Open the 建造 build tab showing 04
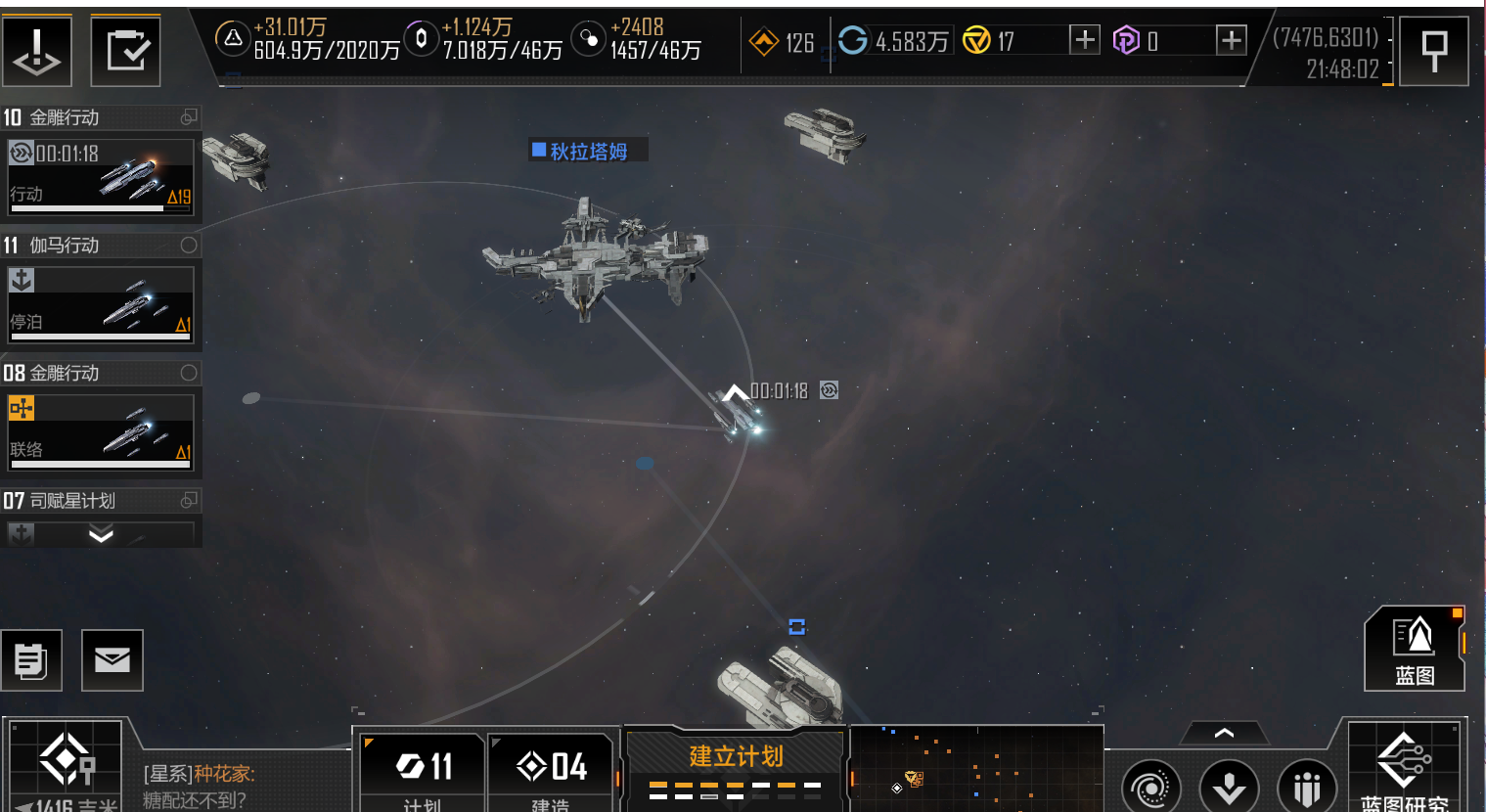Screen dimensions: 1486x812 coord(551,773)
